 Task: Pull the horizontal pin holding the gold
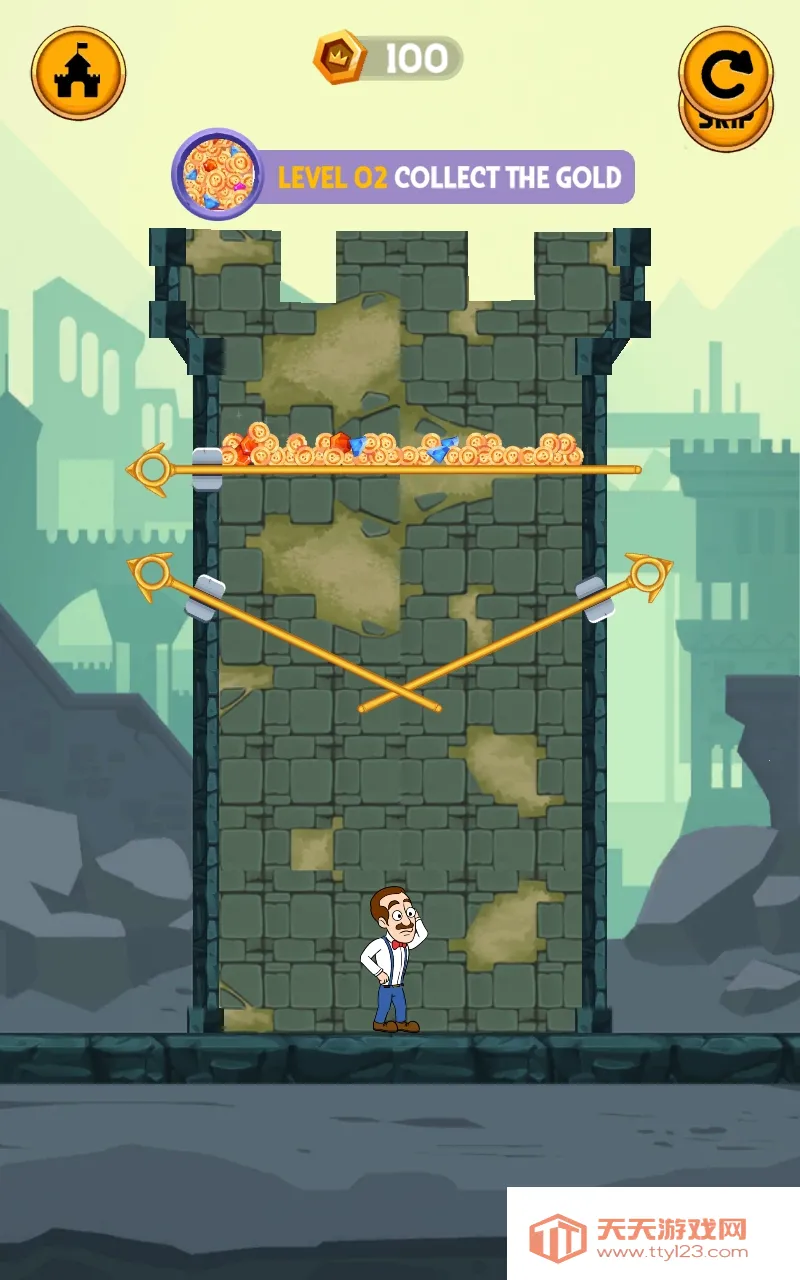pos(152,468)
